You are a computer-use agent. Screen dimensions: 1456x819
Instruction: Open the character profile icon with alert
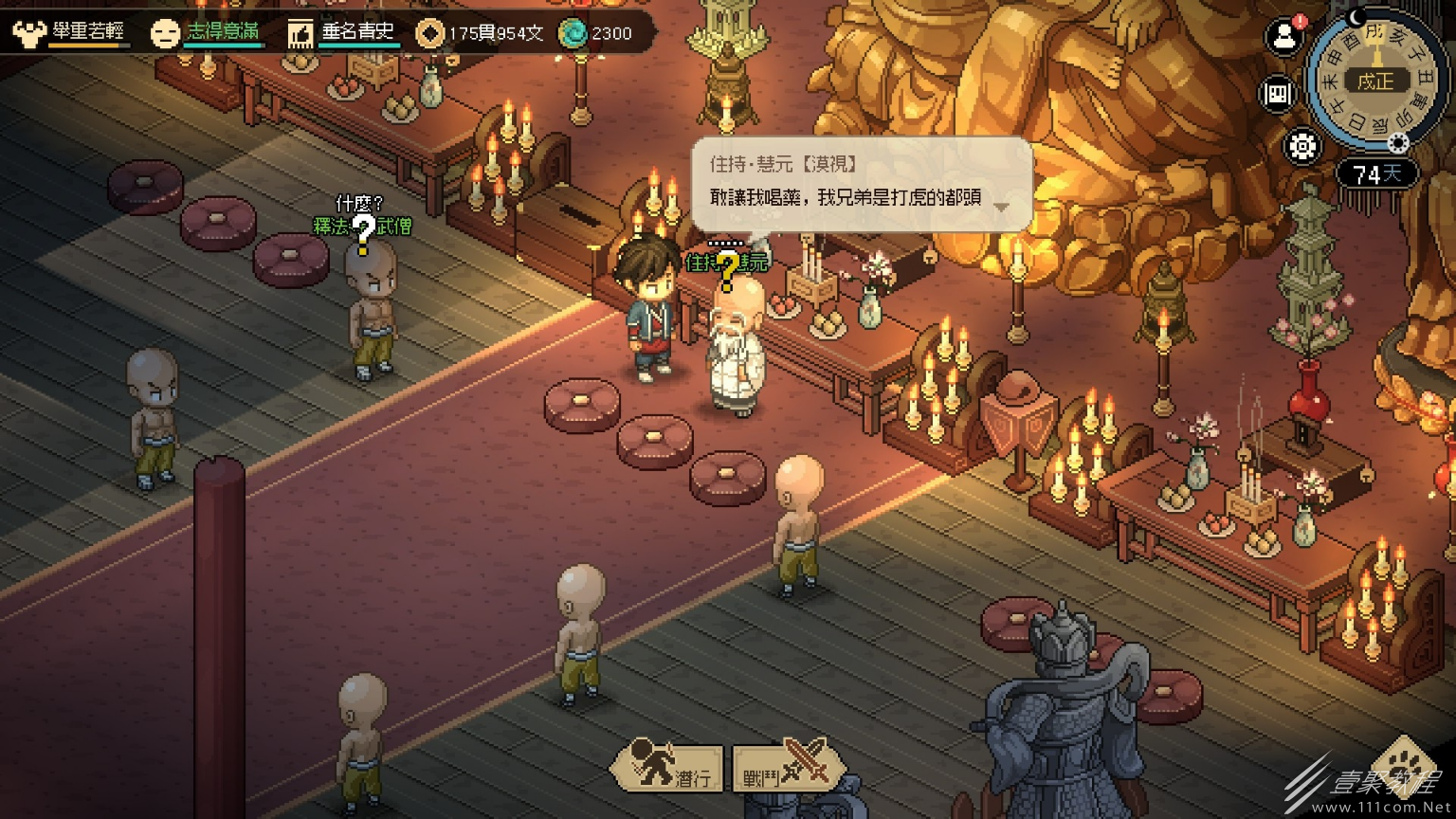[1284, 38]
